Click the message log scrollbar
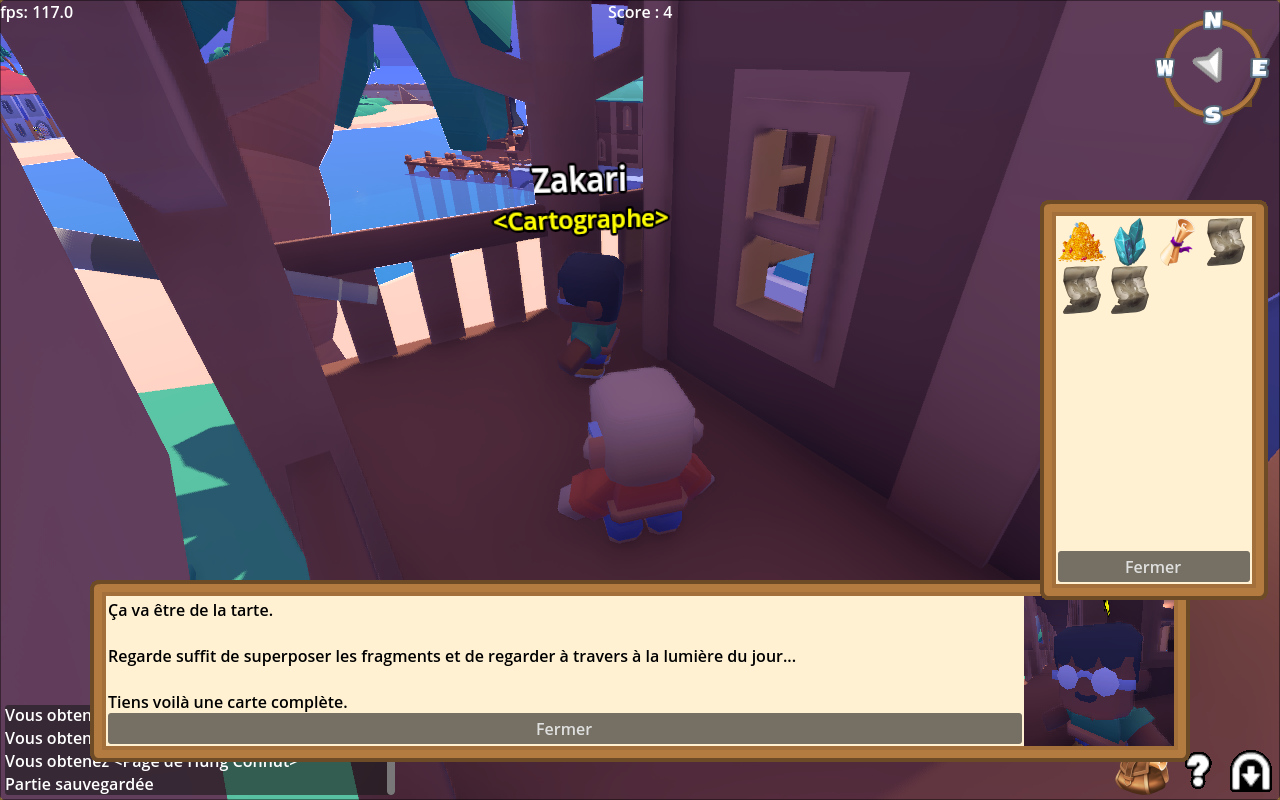This screenshot has width=1280, height=800. [391, 777]
